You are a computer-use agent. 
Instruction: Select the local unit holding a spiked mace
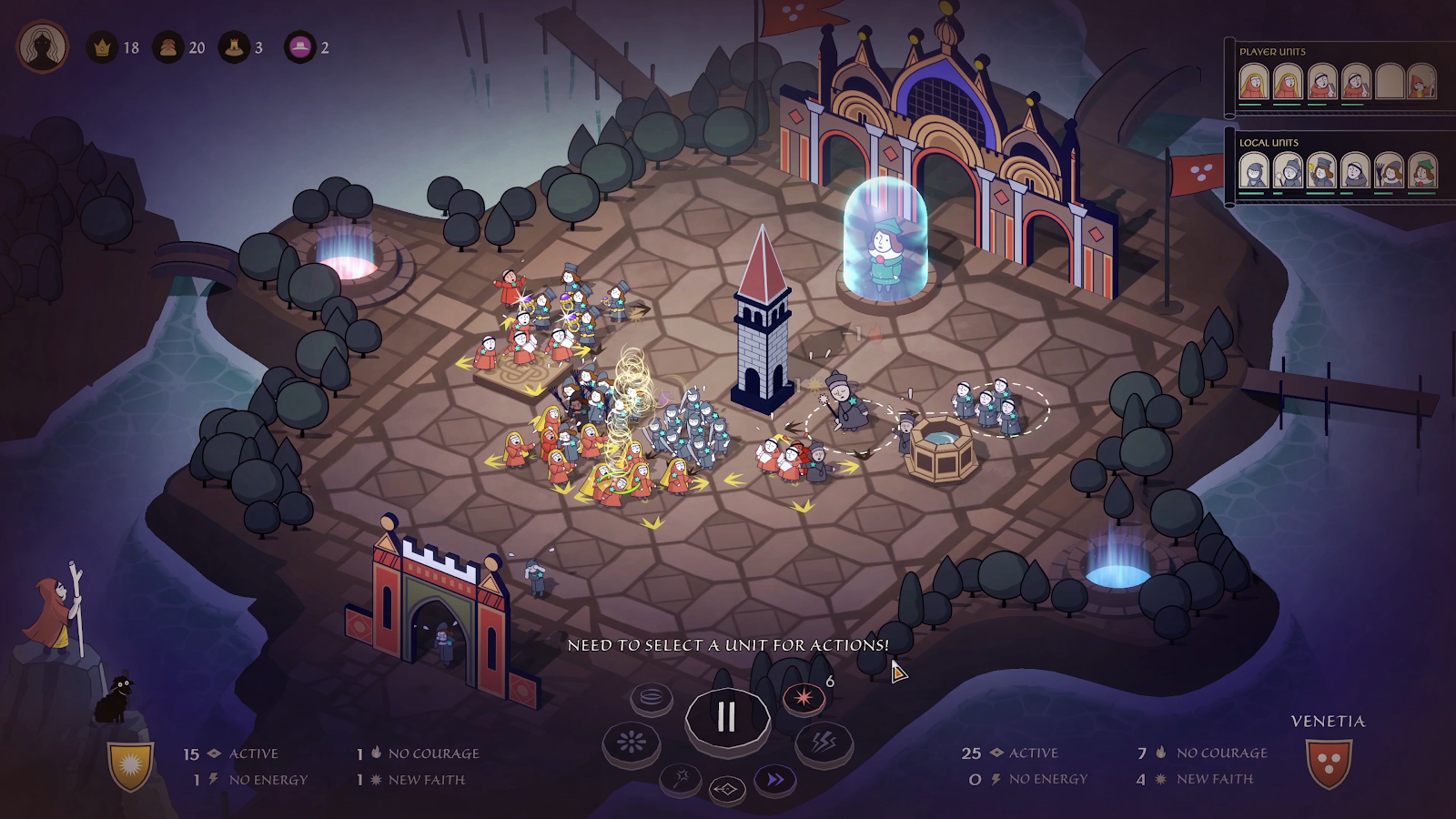[x=1288, y=171]
